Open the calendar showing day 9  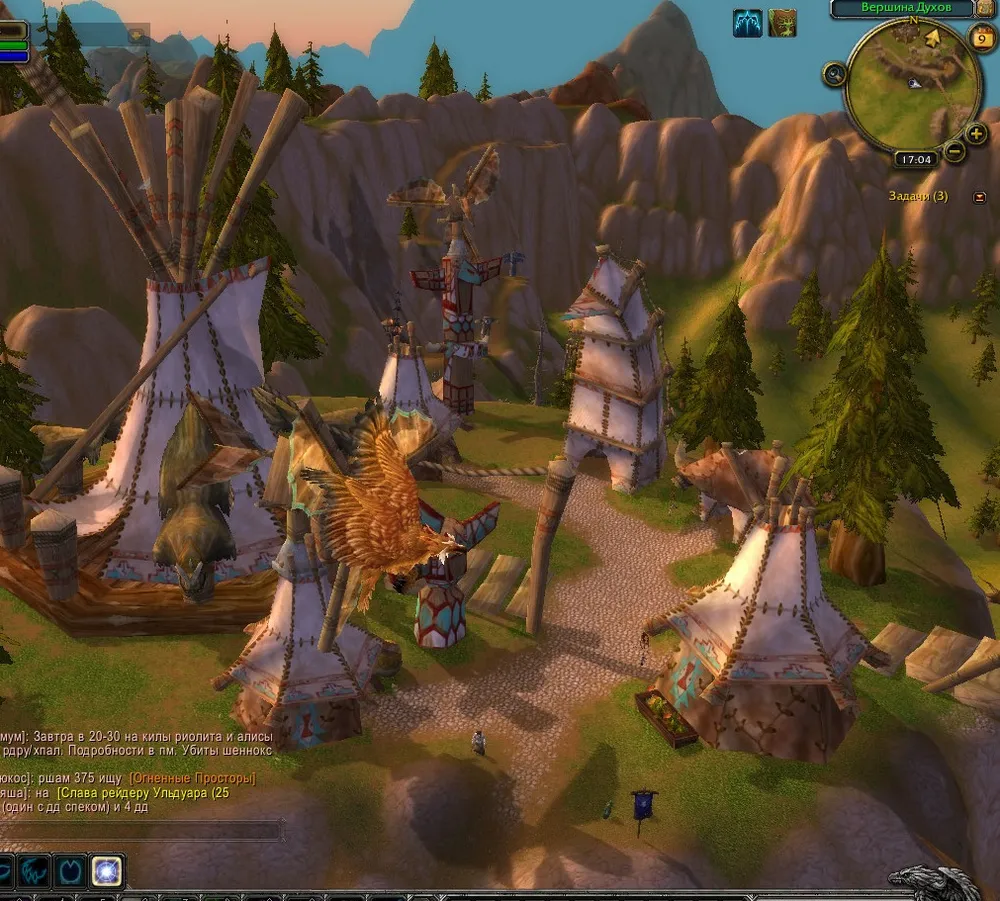[981, 39]
